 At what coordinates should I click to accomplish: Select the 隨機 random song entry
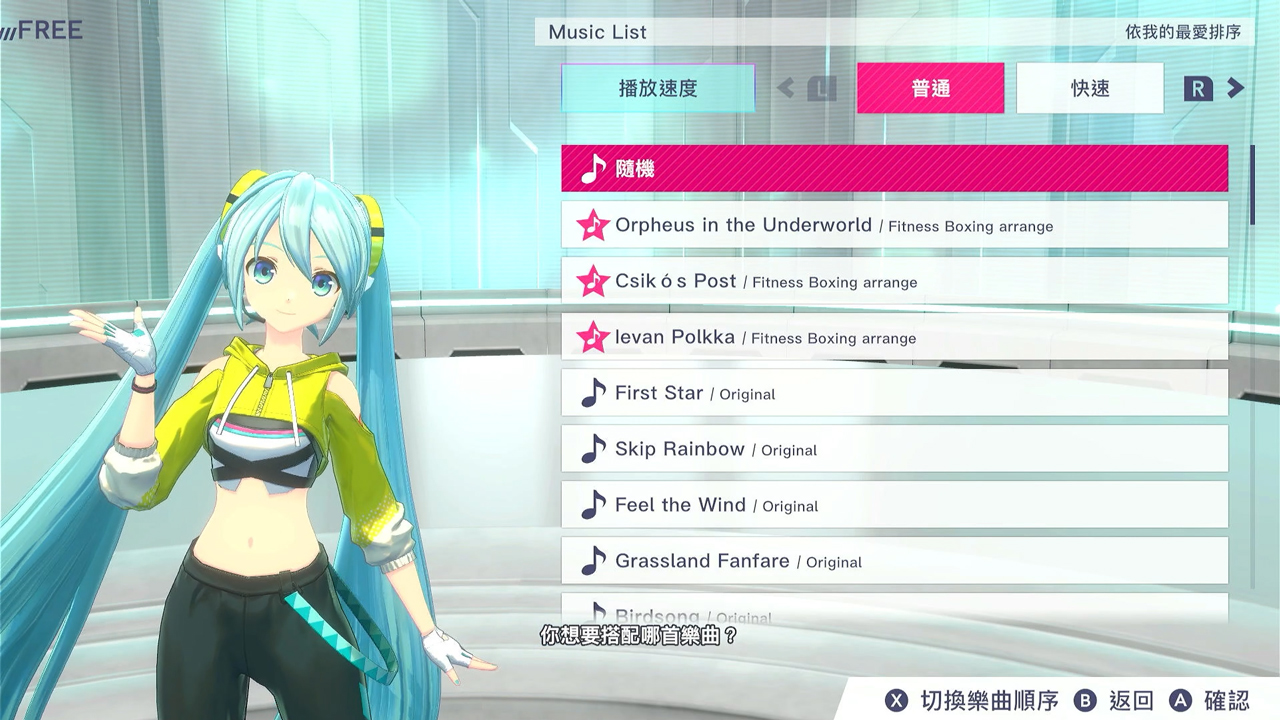tap(894, 168)
